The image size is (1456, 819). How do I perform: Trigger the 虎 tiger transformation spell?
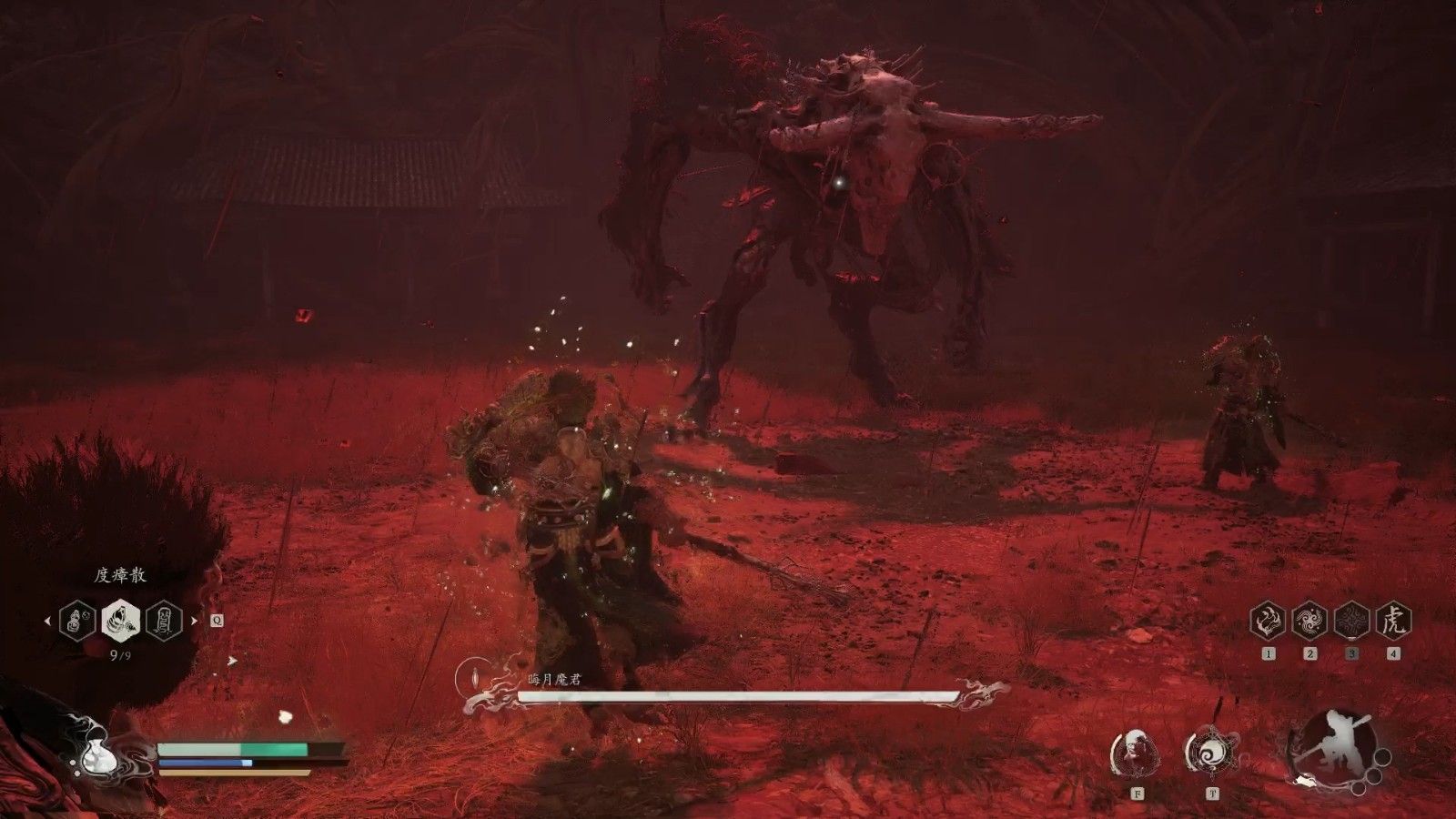pos(1393,622)
